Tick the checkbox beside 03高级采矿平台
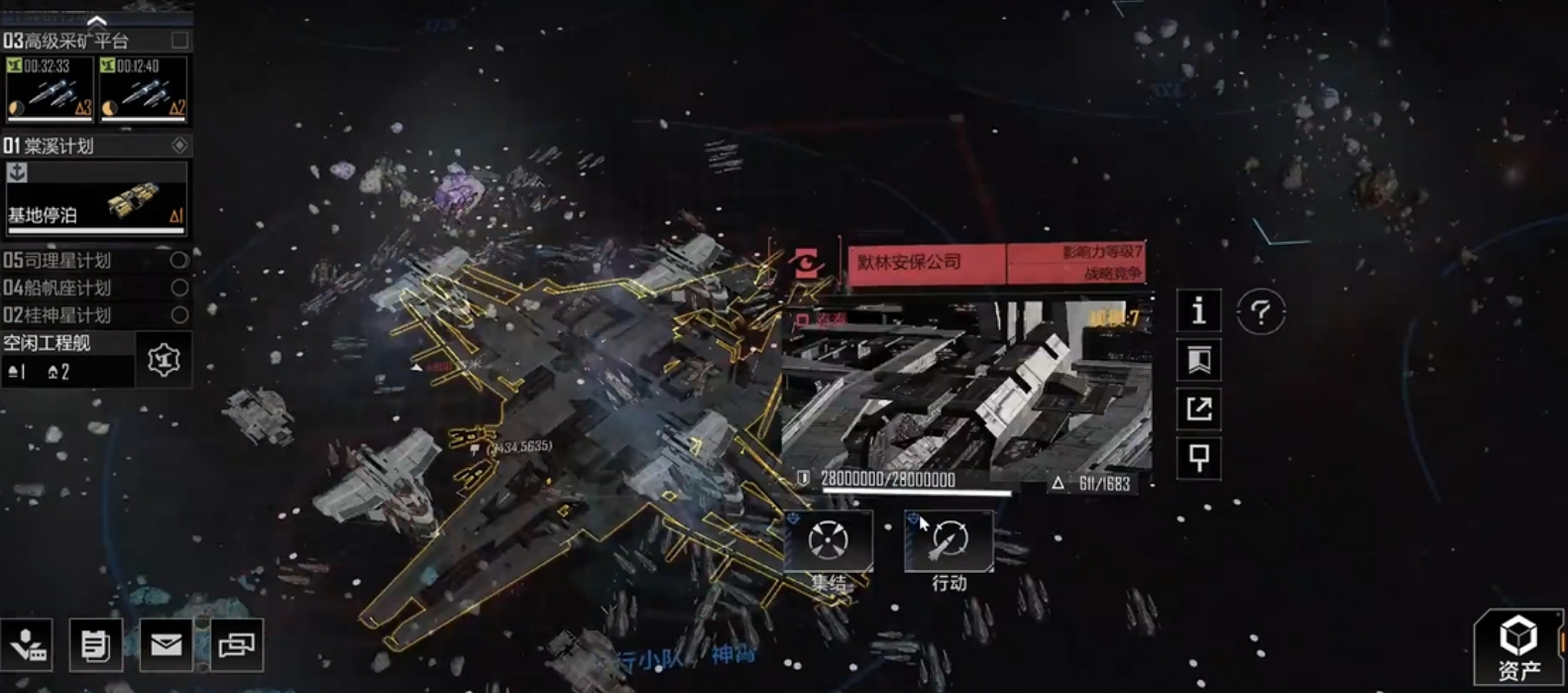1568x693 pixels. coord(179,41)
